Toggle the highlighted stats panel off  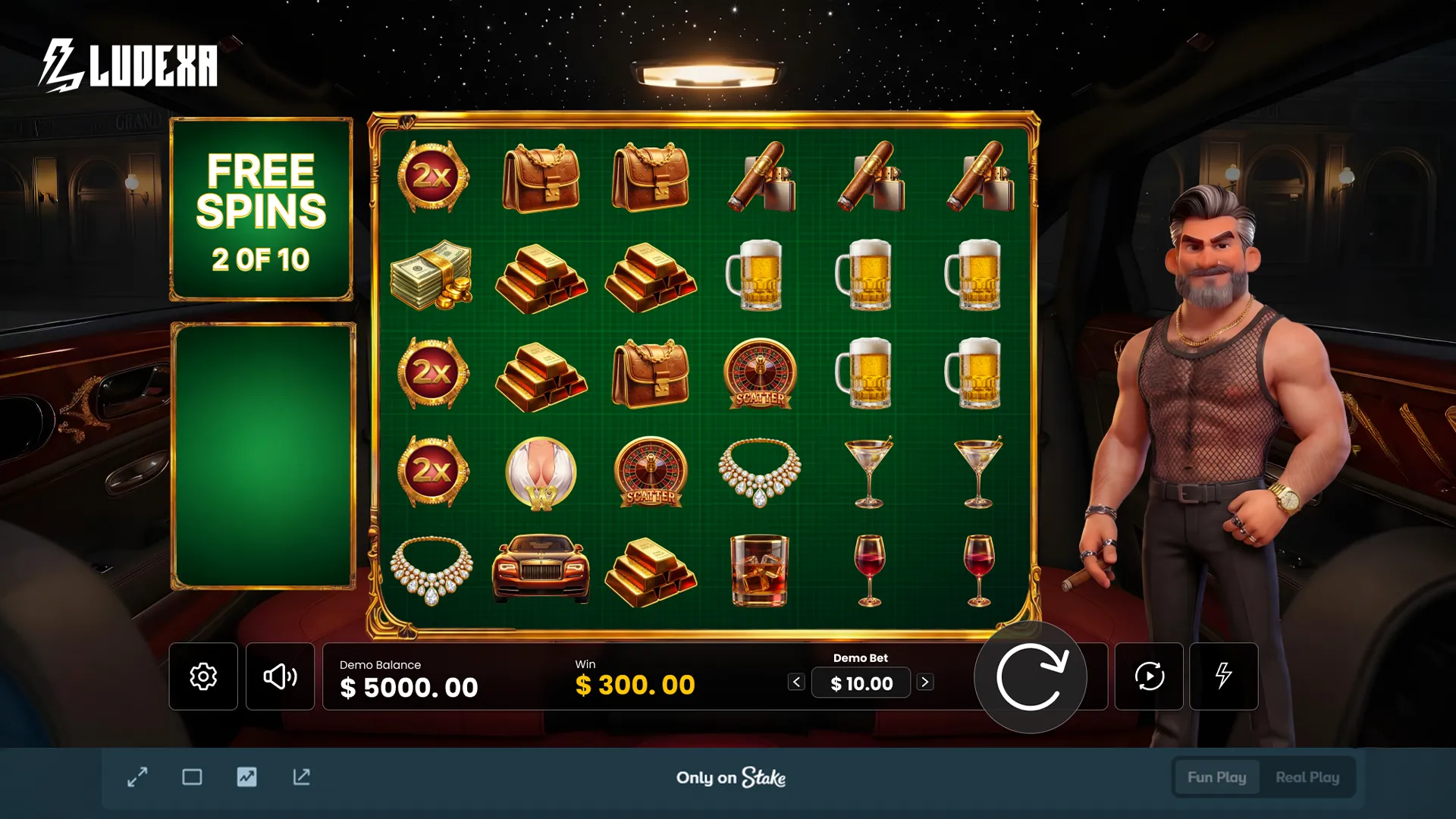246,777
